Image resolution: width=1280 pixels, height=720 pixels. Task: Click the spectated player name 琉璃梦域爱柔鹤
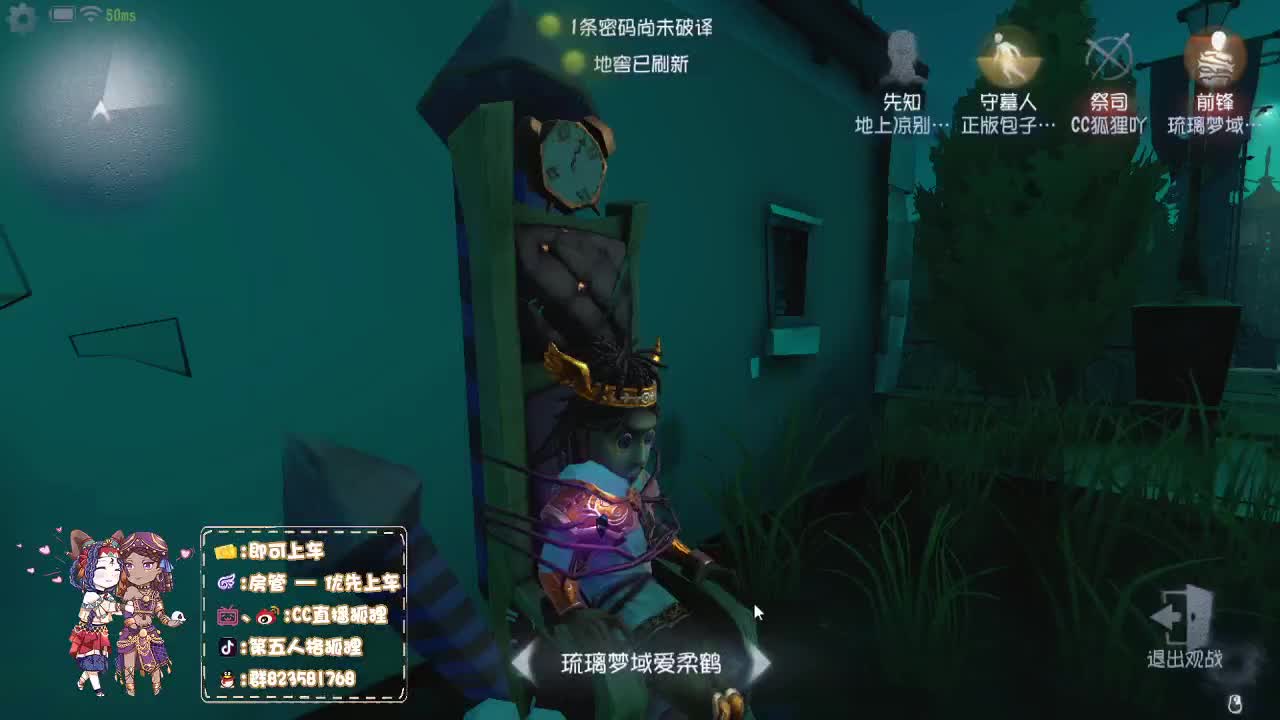pyautogui.click(x=643, y=660)
